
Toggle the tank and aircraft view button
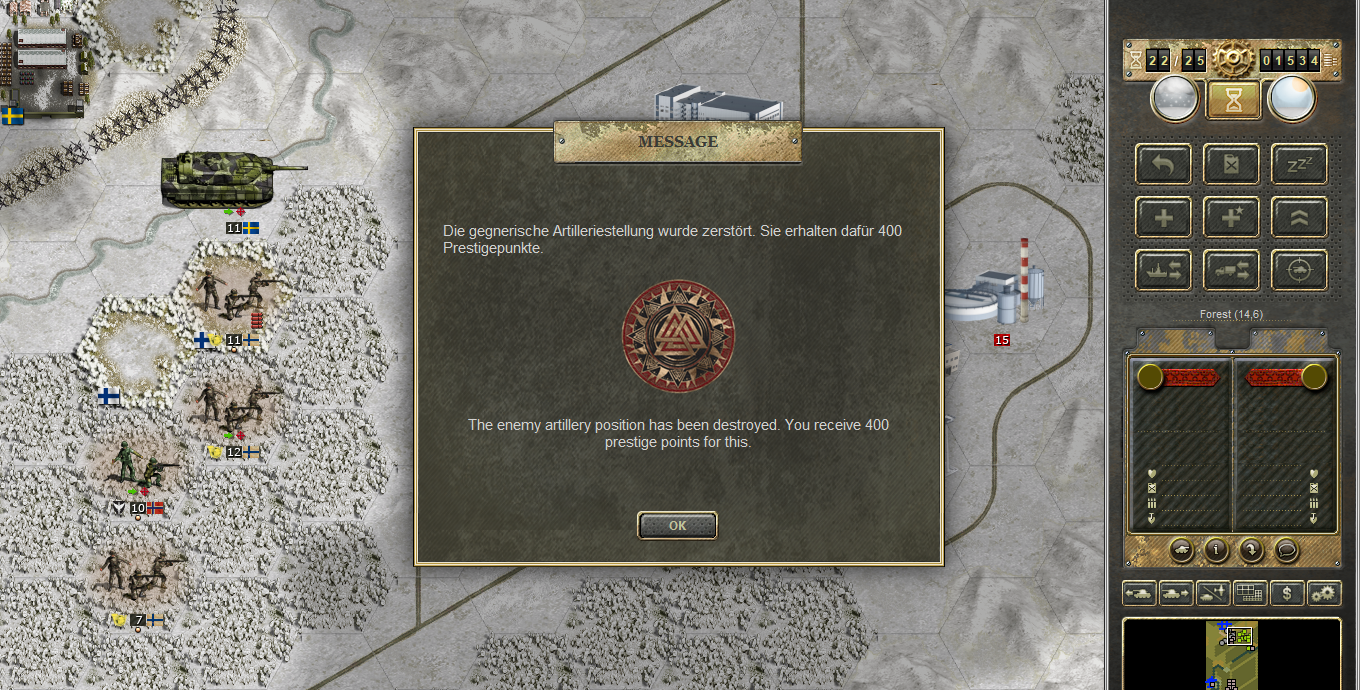click(x=1213, y=593)
